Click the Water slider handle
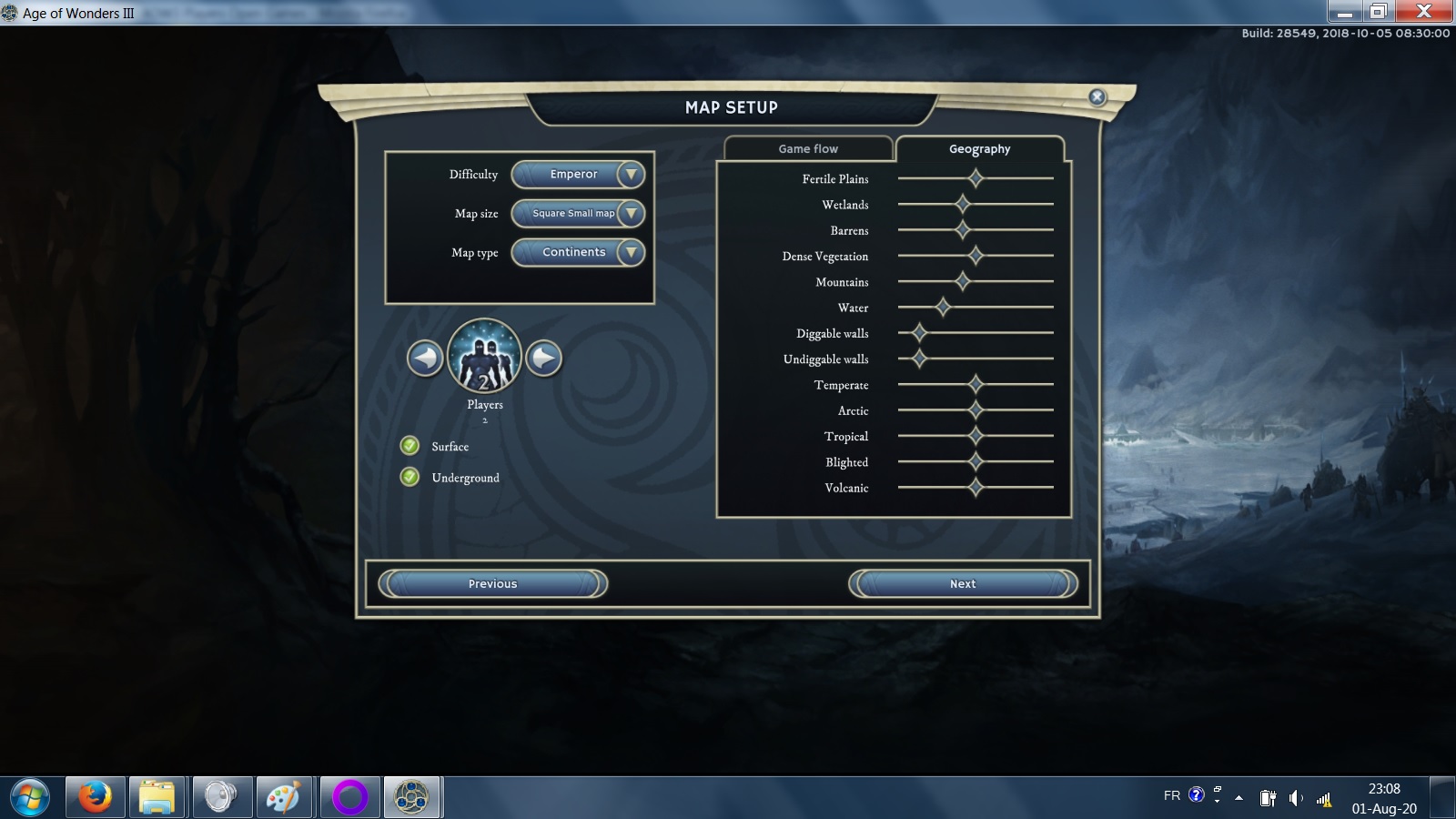 click(943, 308)
